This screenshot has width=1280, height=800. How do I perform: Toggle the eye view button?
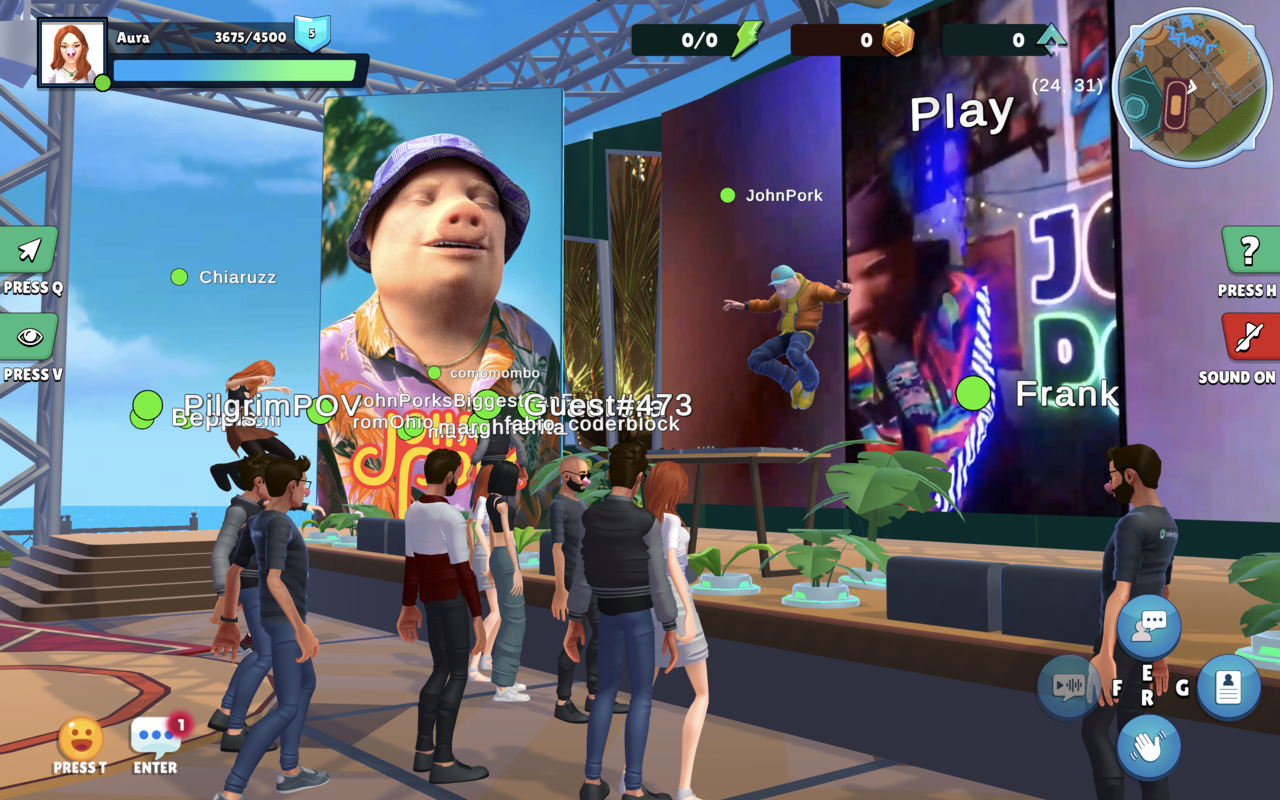click(x=29, y=337)
